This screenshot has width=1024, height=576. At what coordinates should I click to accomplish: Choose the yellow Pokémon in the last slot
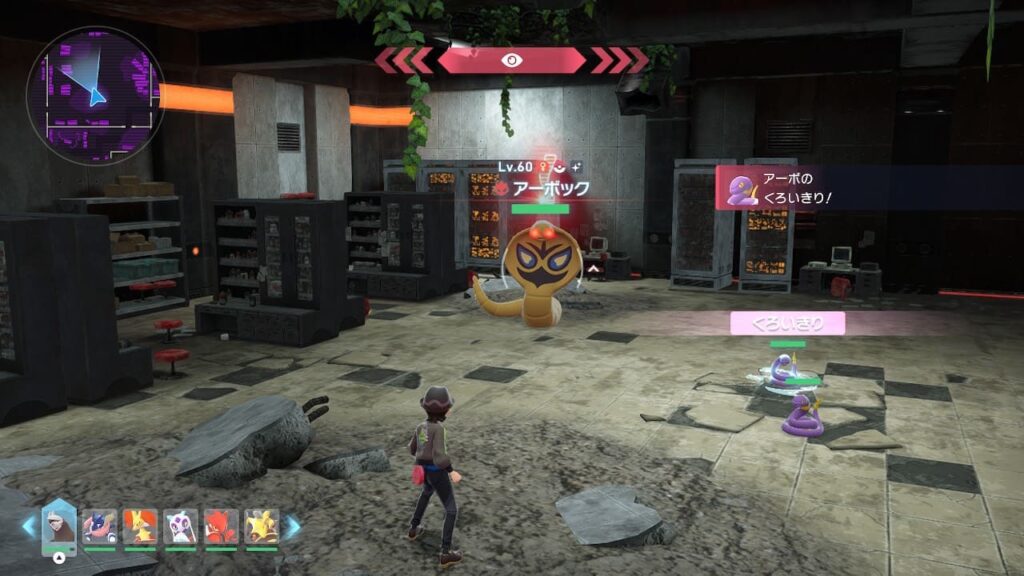tap(261, 526)
